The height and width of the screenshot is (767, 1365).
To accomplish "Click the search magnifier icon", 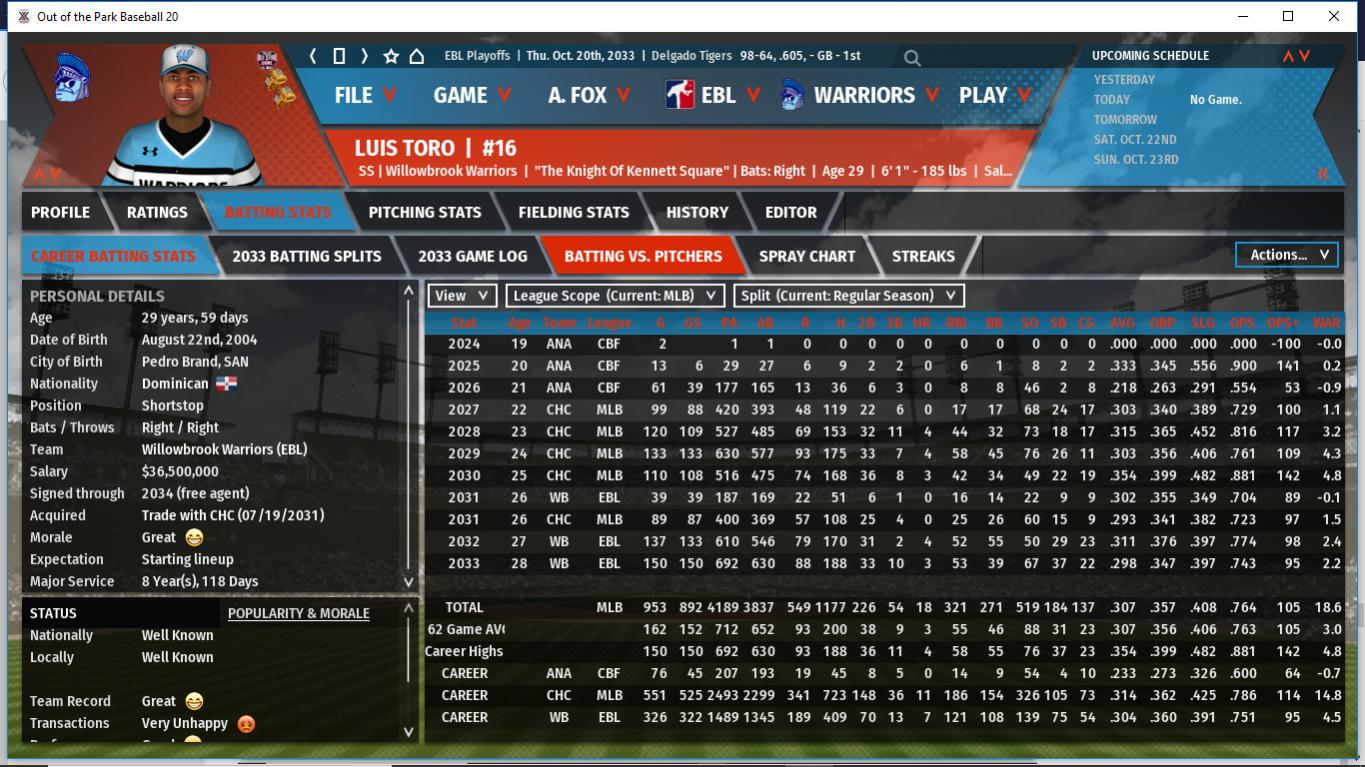I will (912, 58).
